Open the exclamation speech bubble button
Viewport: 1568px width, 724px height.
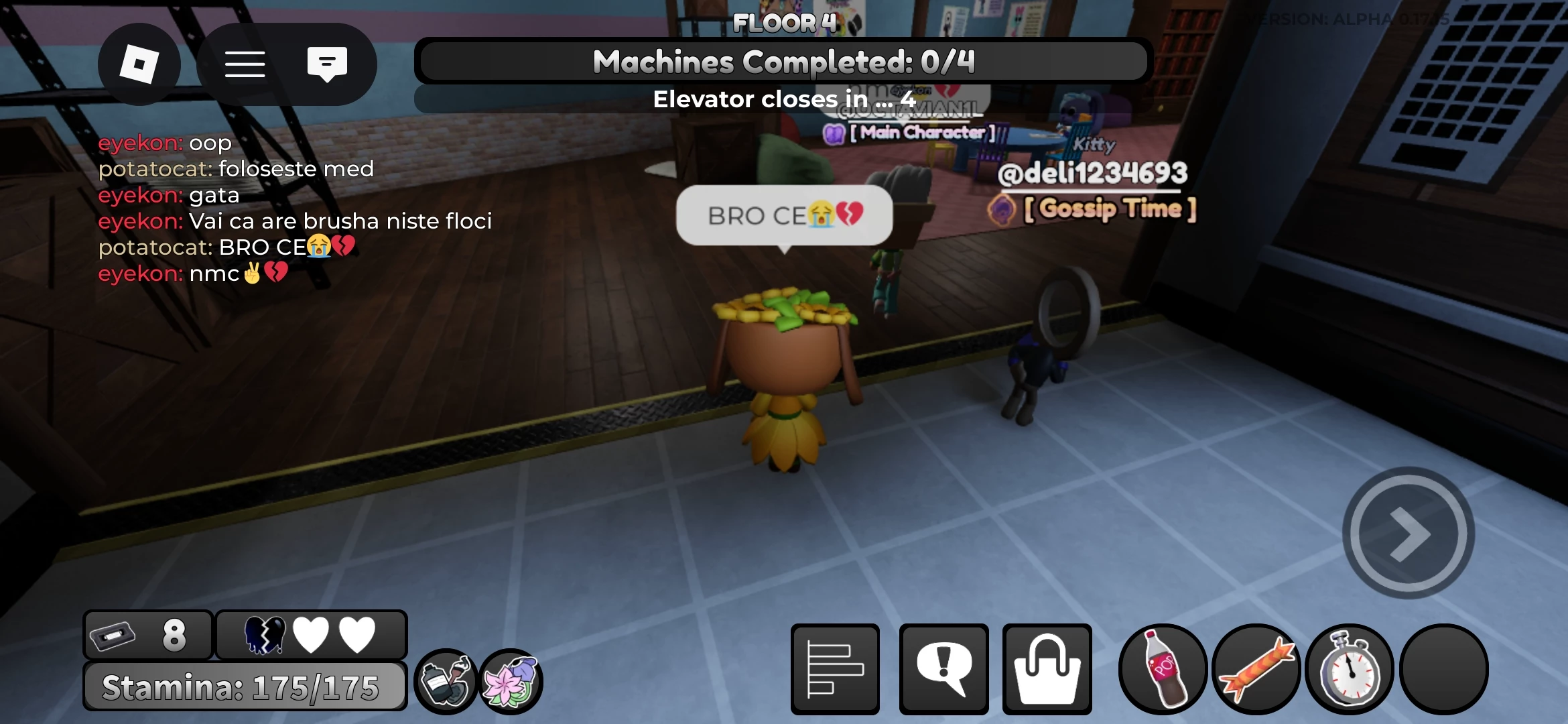pyautogui.click(x=943, y=669)
